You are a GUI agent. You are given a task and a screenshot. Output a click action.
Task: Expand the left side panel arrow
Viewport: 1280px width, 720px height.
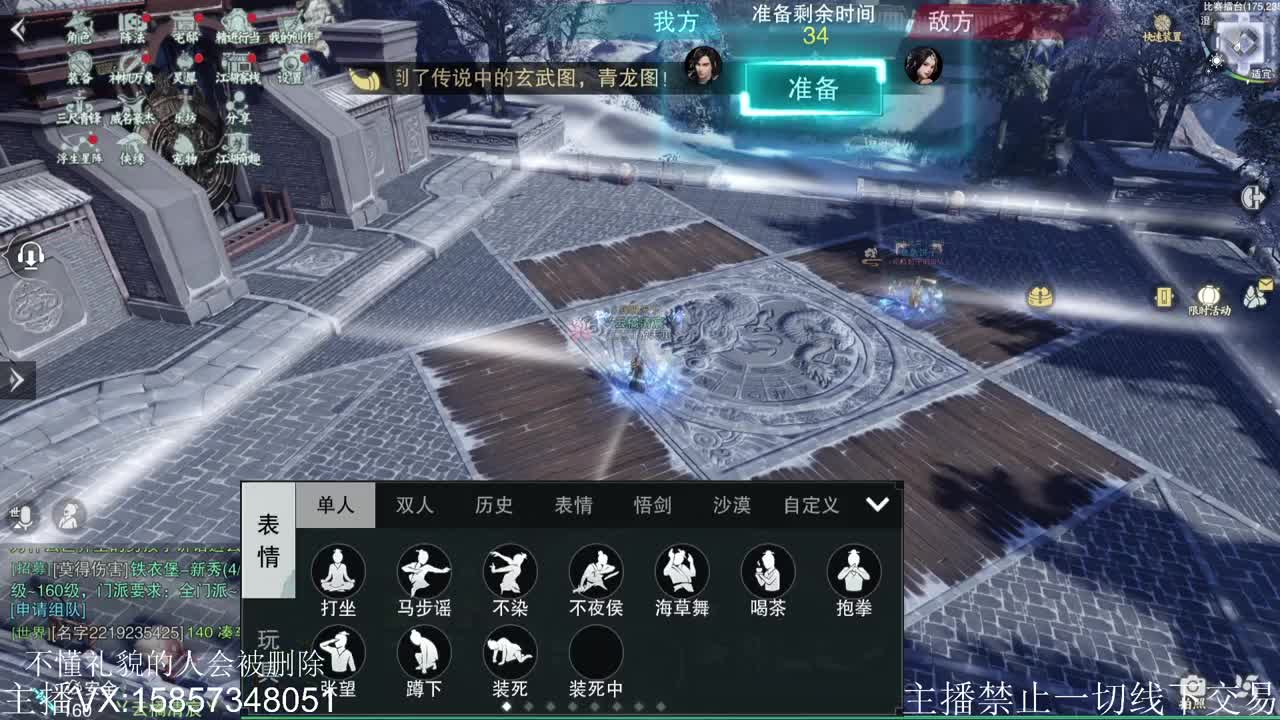14,378
